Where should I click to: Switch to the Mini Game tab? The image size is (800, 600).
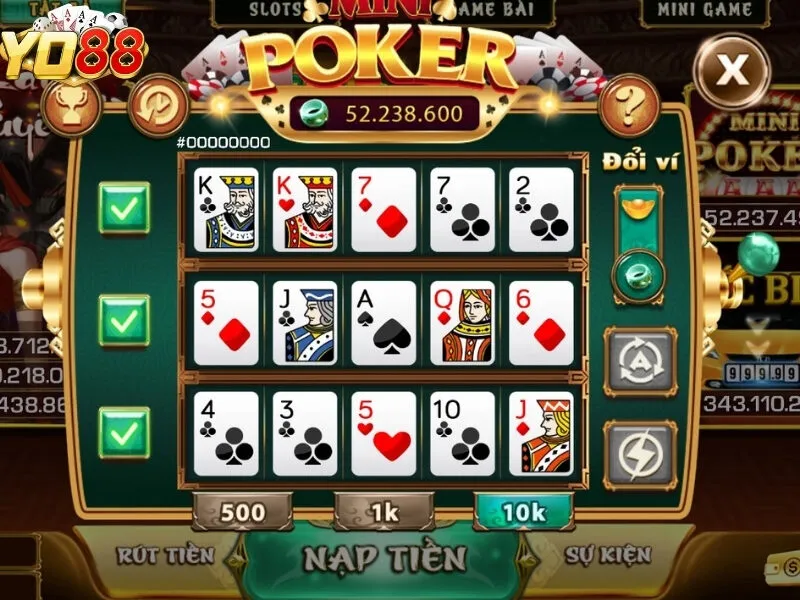coord(706,11)
